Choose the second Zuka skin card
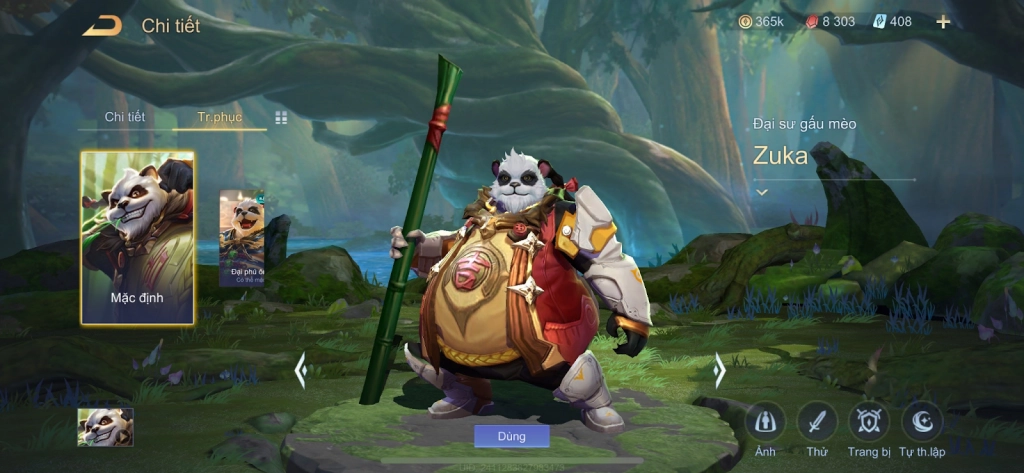 242,238
